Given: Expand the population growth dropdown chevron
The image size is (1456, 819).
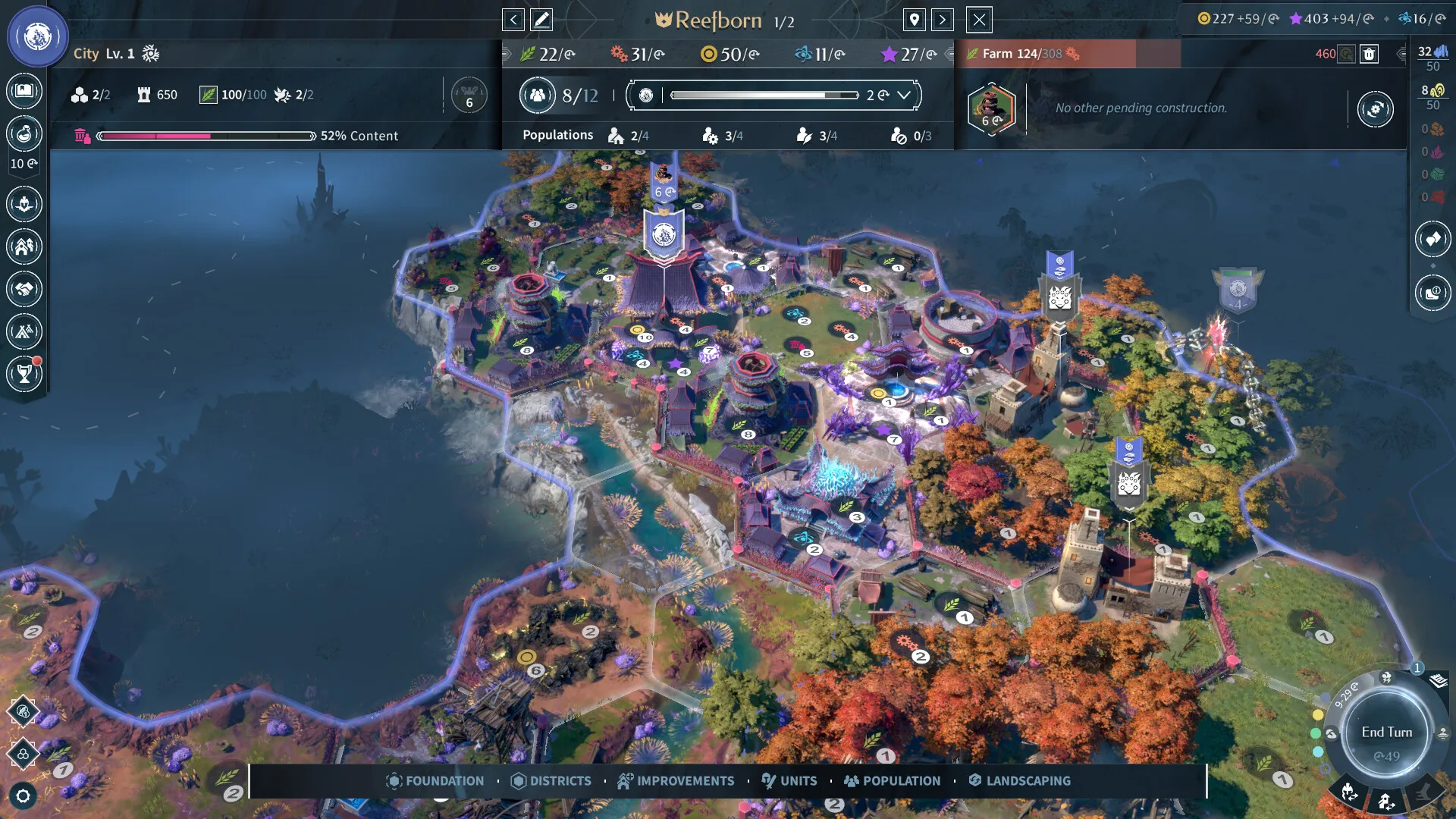Looking at the screenshot, I should pos(902,96).
